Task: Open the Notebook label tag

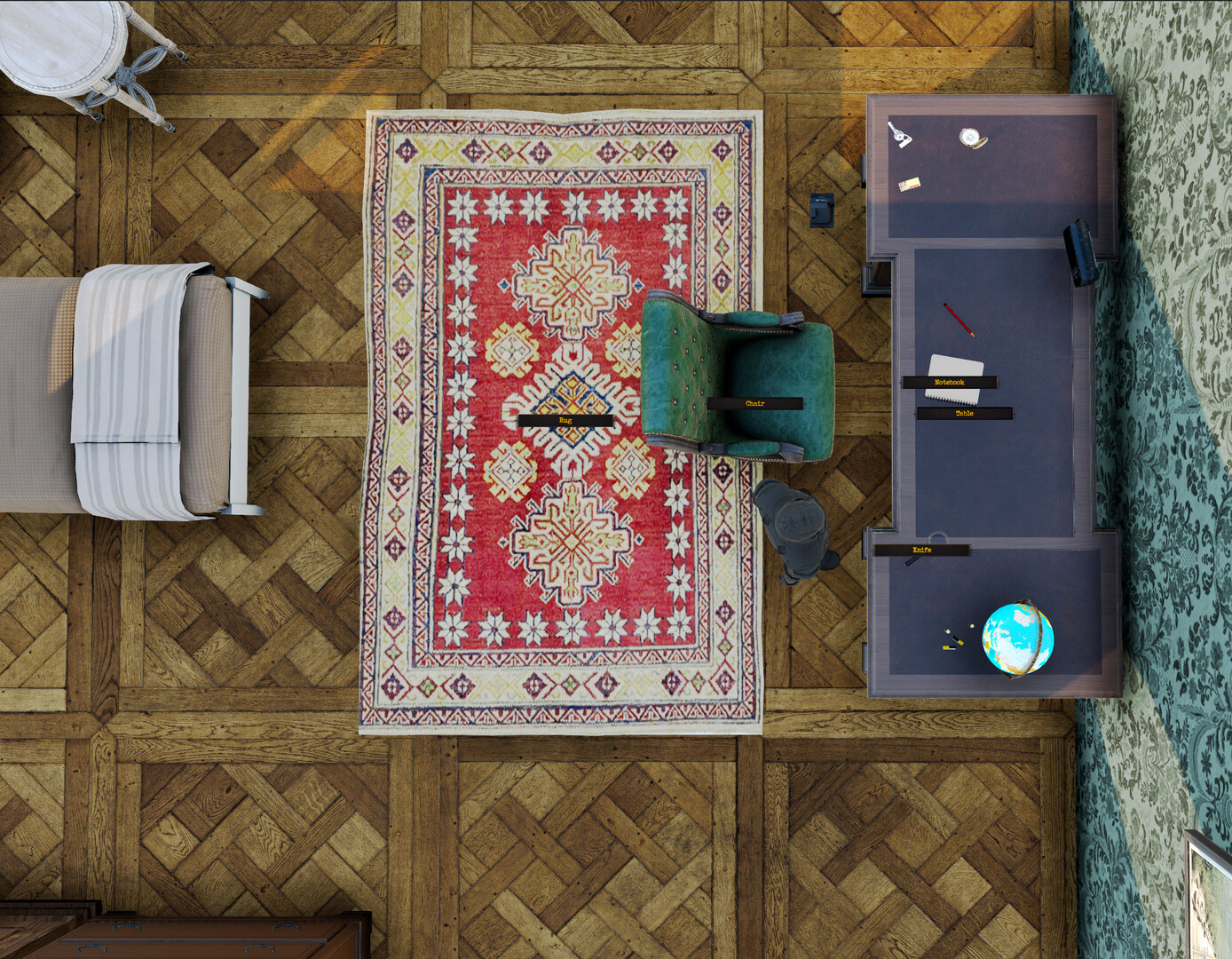Action: pos(949,380)
